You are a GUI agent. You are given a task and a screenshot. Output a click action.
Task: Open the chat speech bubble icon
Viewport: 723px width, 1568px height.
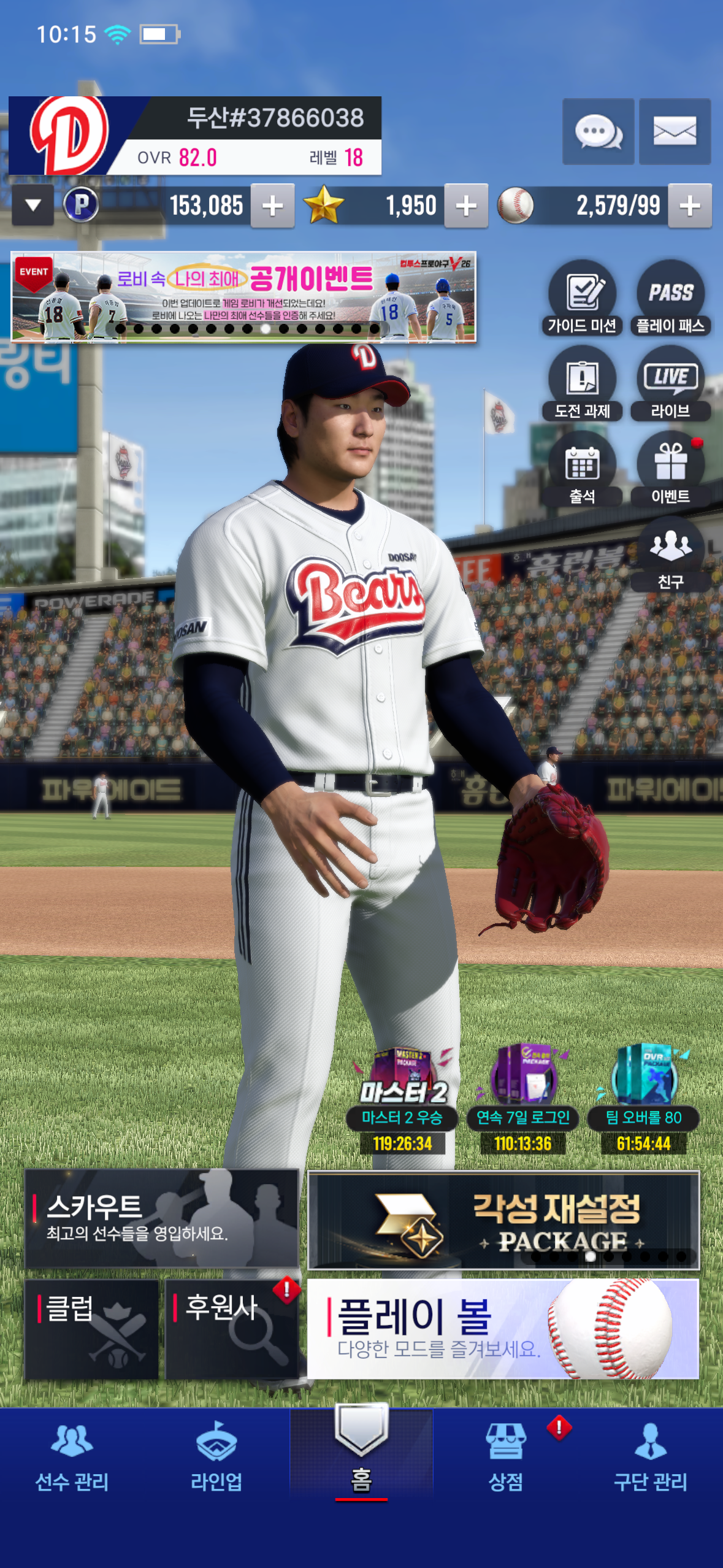click(598, 131)
